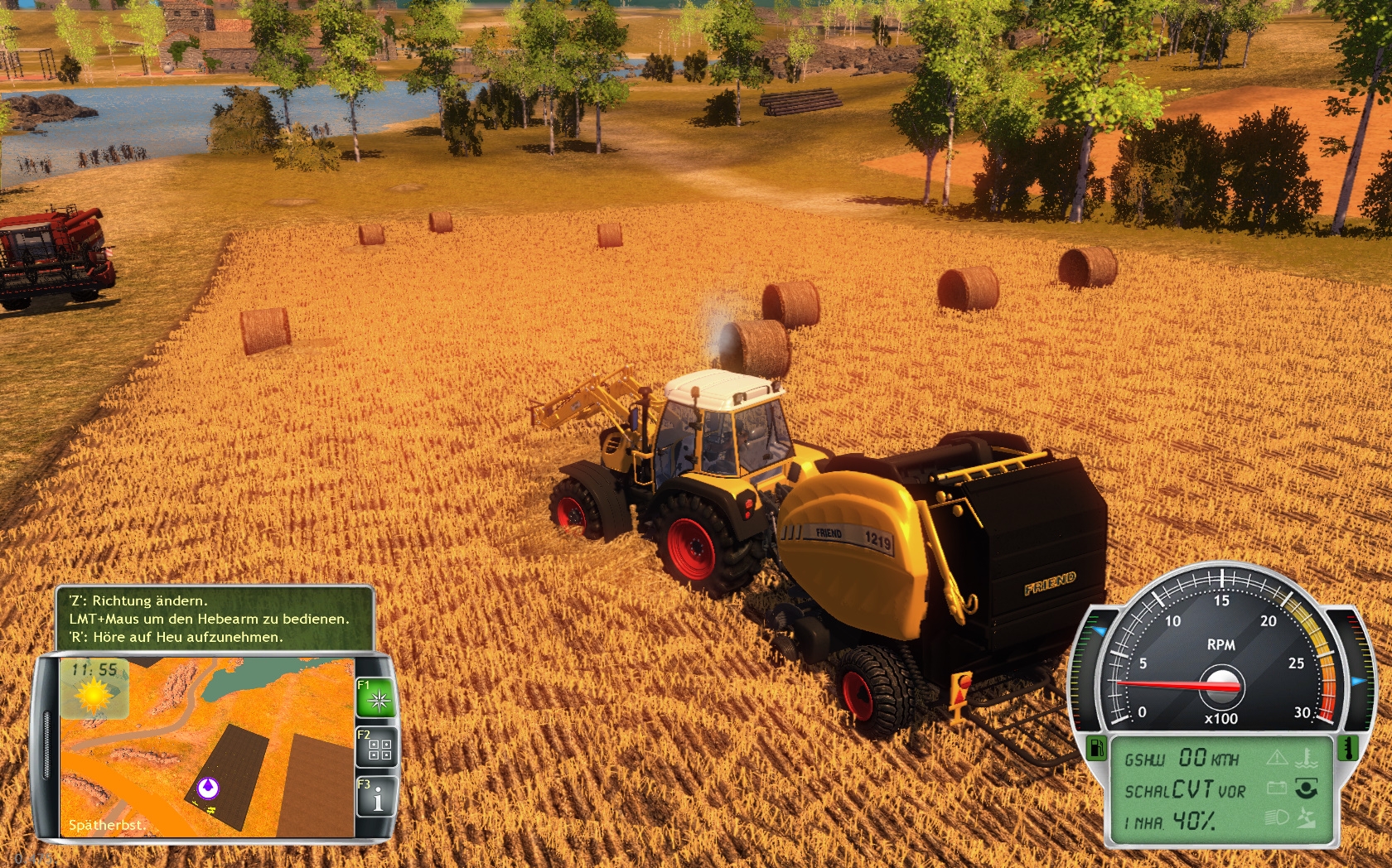
Task: Activate the green compass button on the PDA
Action: [x=379, y=700]
